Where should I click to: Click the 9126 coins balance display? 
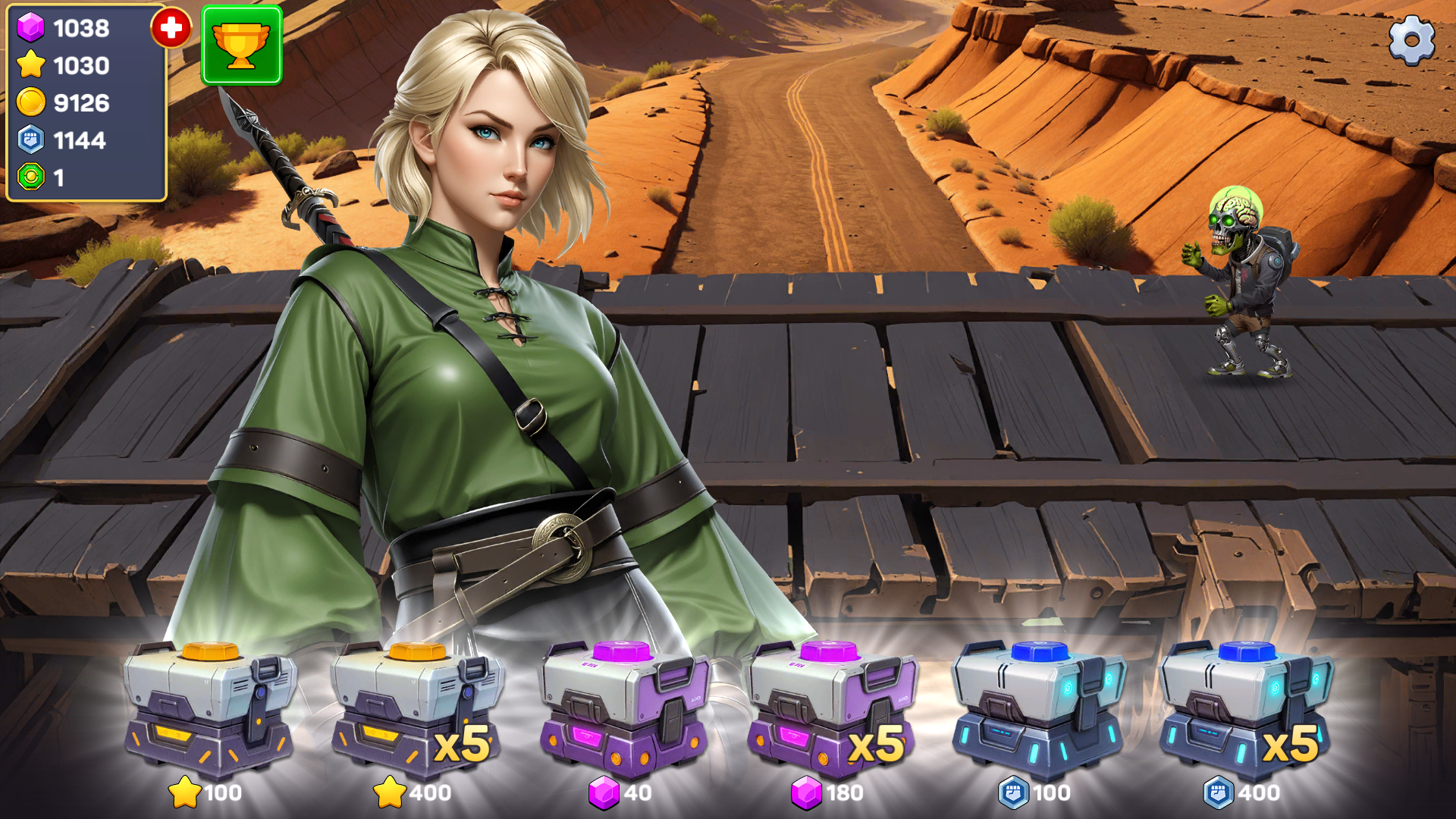pyautogui.click(x=80, y=104)
